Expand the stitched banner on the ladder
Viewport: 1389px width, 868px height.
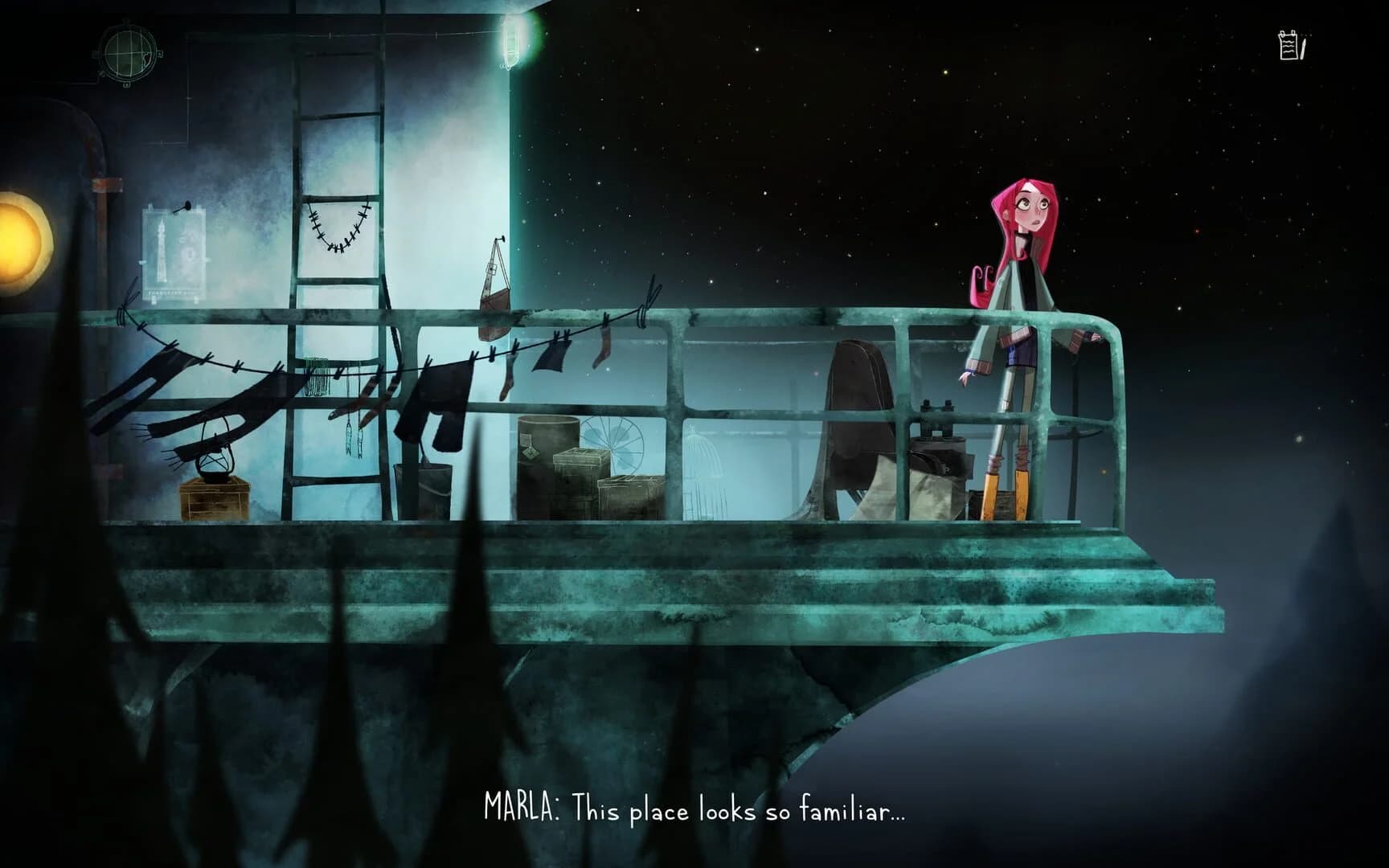(338, 225)
